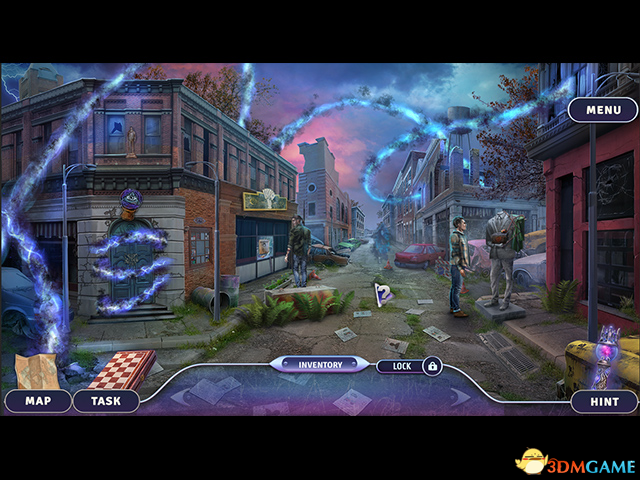Screen dimensions: 640x480
Task: Open the MAP
Action: [38, 401]
